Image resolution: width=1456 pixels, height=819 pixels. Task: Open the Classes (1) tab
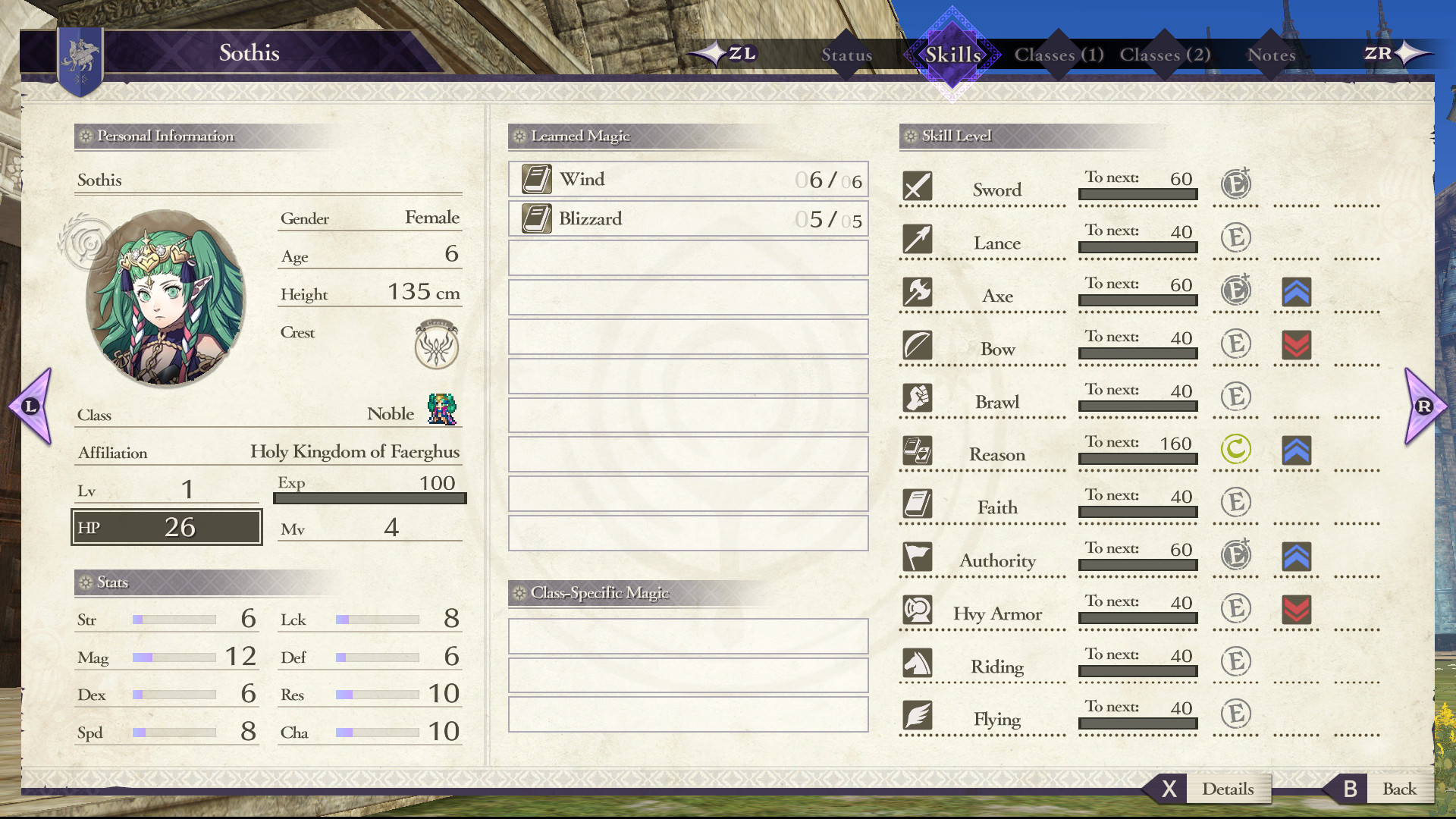pos(1058,55)
